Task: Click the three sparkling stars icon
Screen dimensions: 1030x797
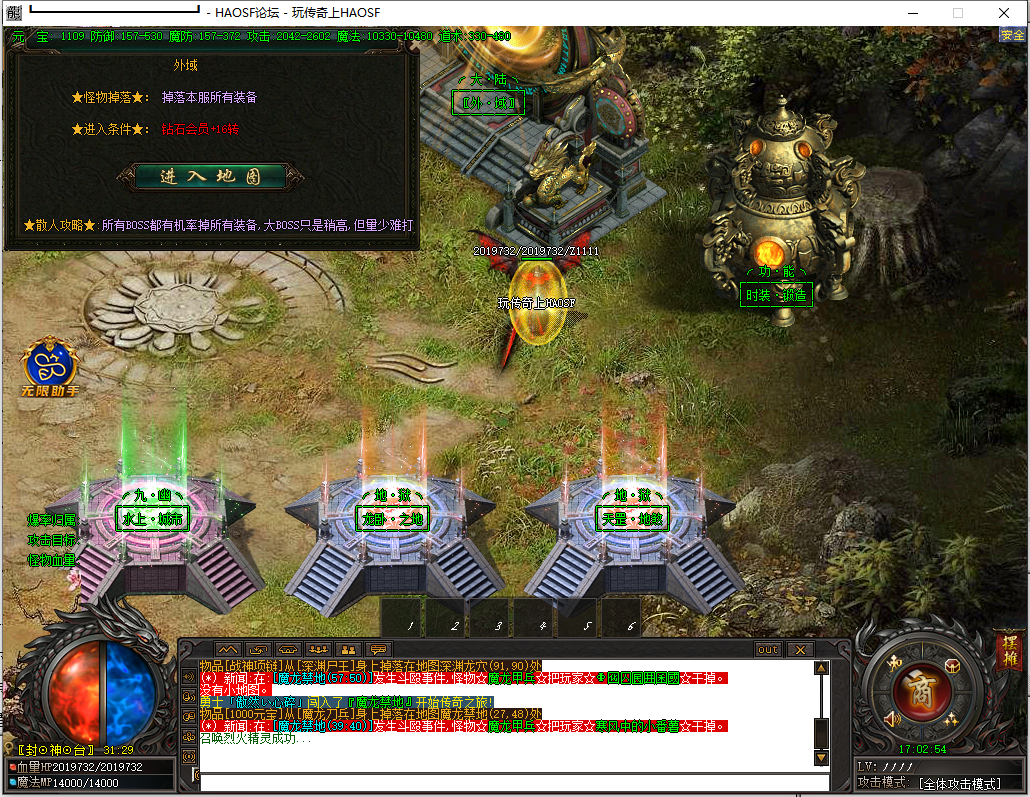Action: 951,718
